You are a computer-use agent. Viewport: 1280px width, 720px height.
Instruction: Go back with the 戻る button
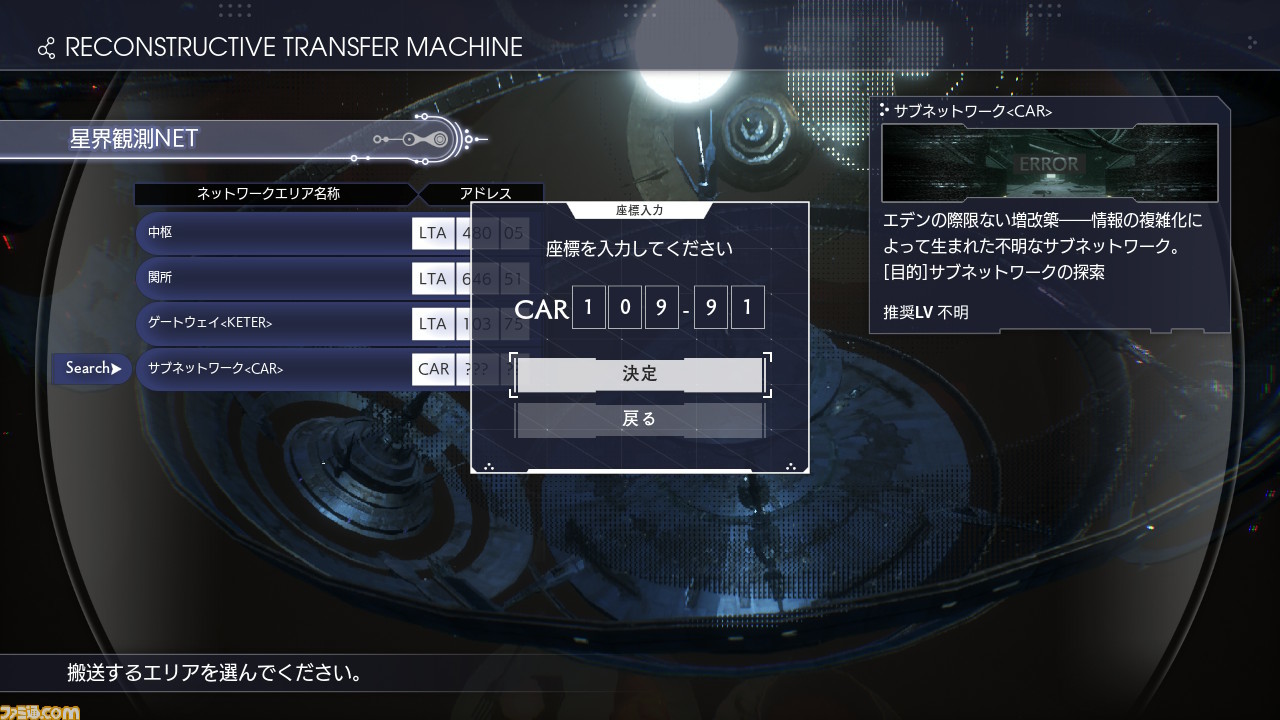coord(640,419)
